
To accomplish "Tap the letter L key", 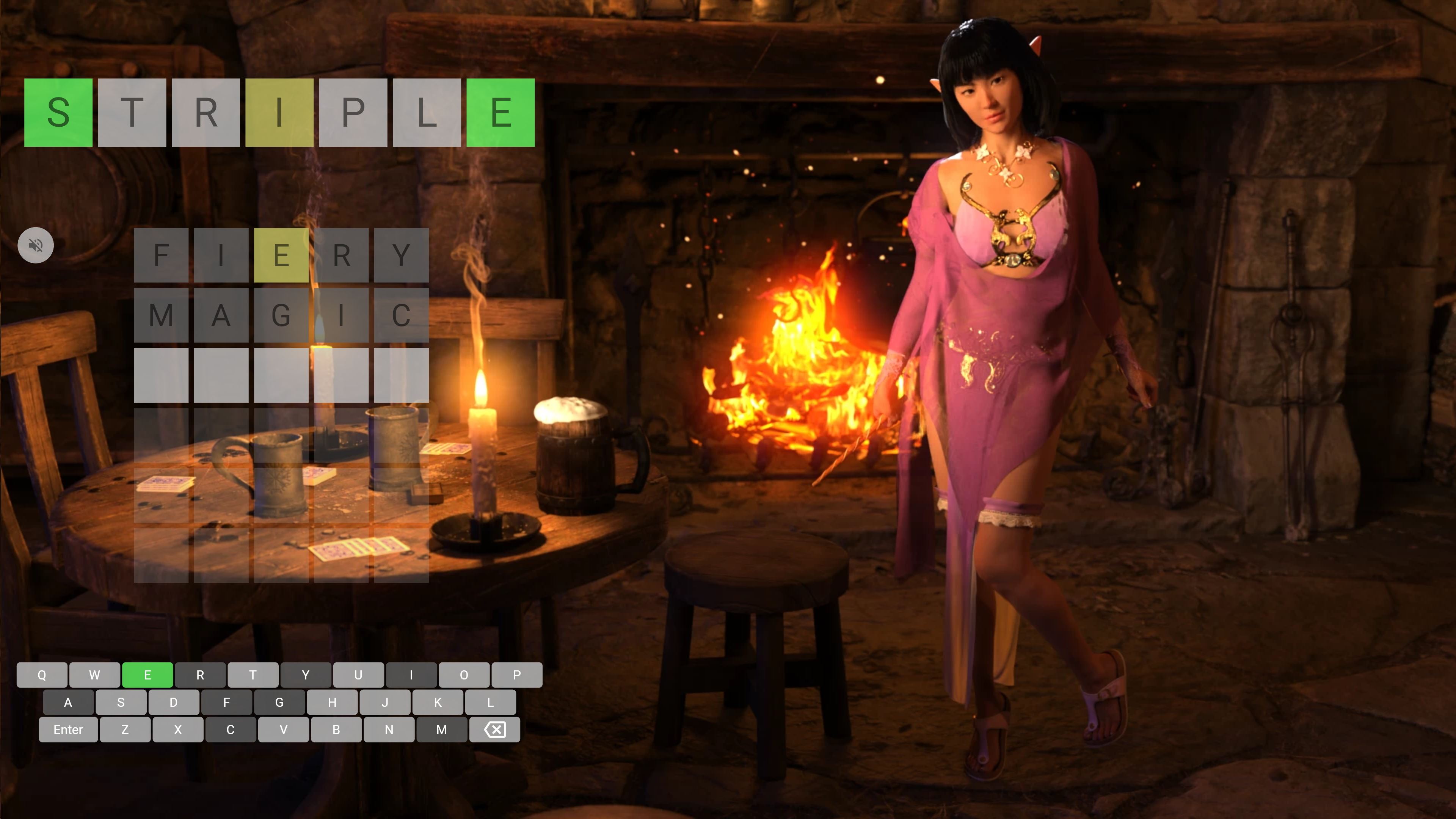I will pos(490,703).
